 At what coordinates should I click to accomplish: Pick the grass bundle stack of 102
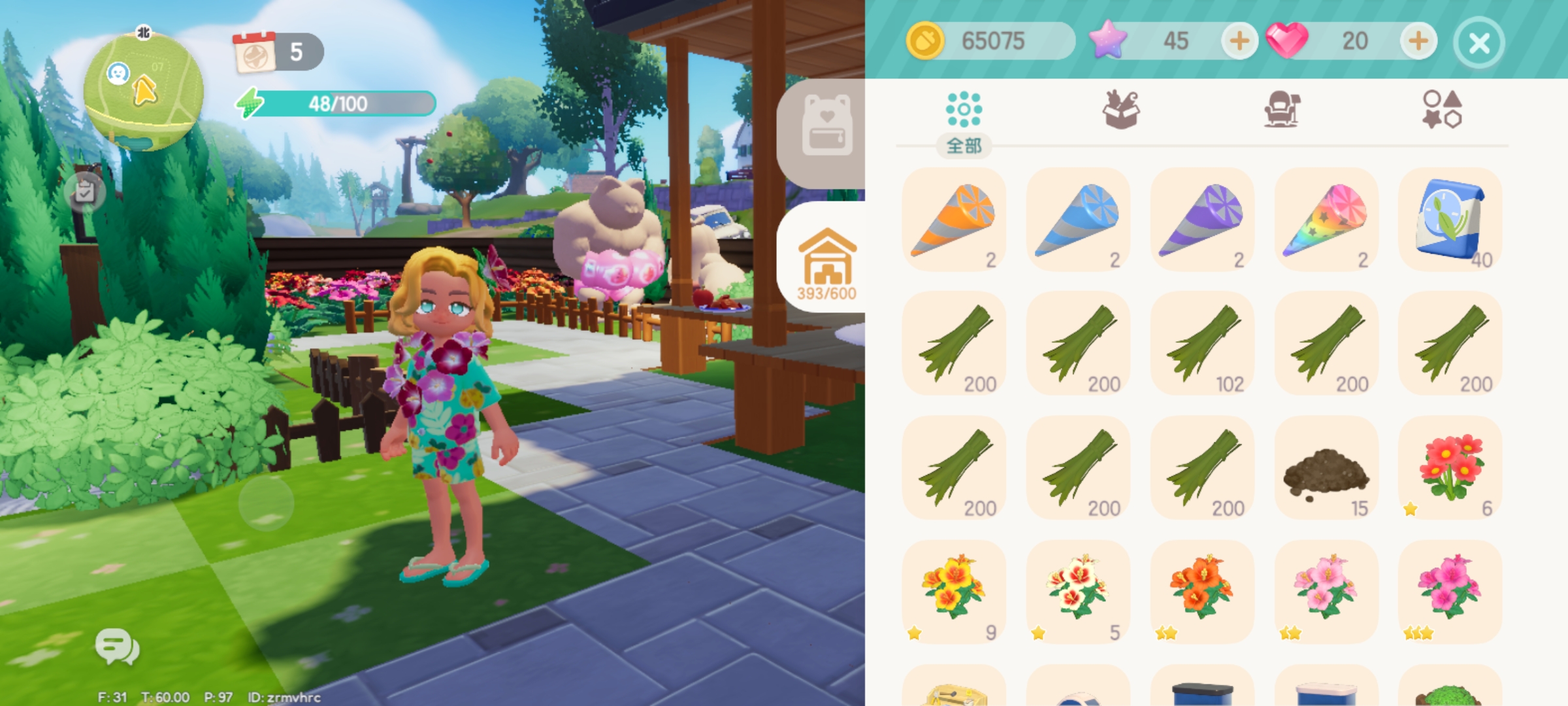(x=1202, y=344)
